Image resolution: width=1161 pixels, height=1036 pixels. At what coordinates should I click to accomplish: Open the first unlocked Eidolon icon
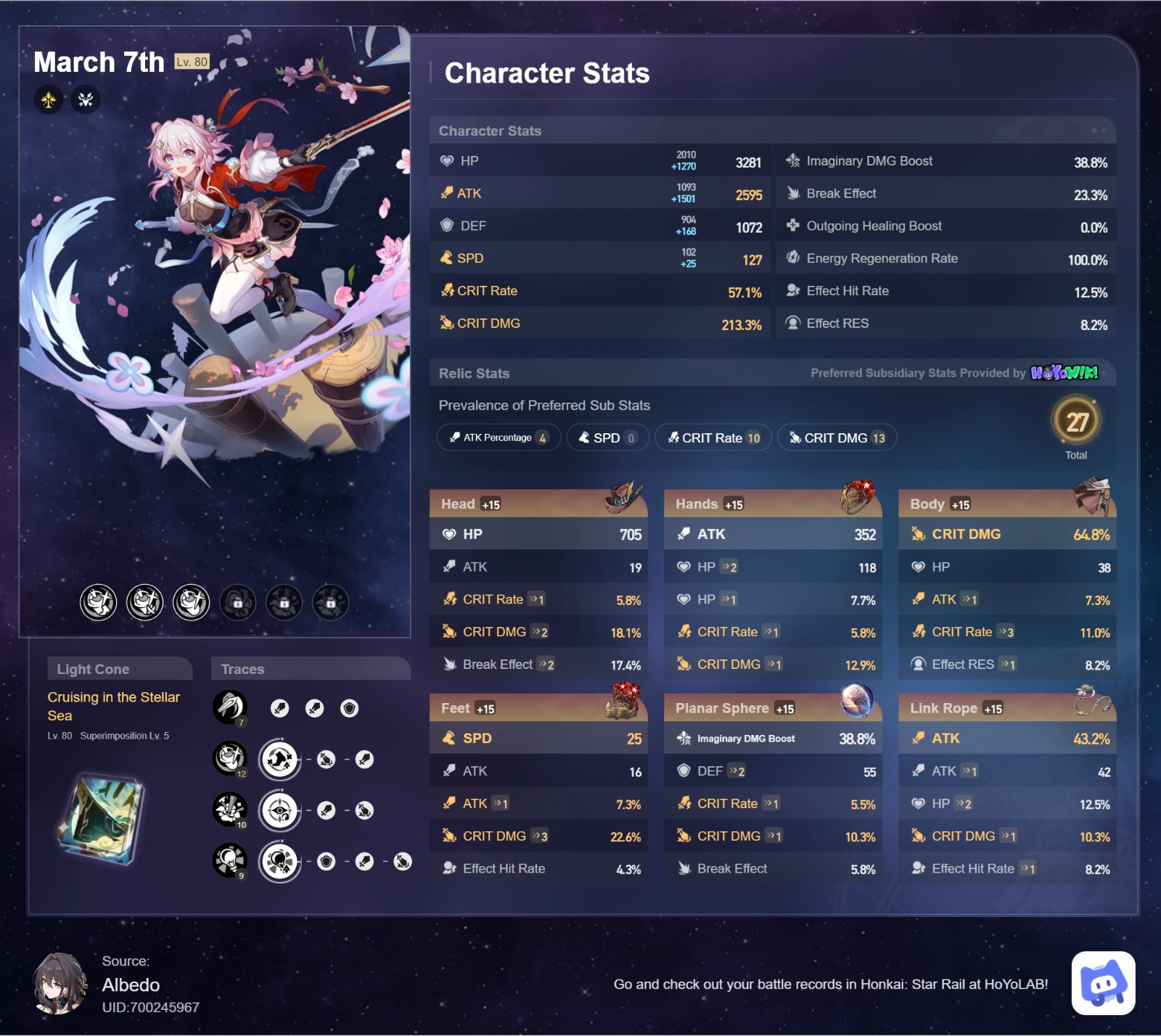pyautogui.click(x=99, y=602)
